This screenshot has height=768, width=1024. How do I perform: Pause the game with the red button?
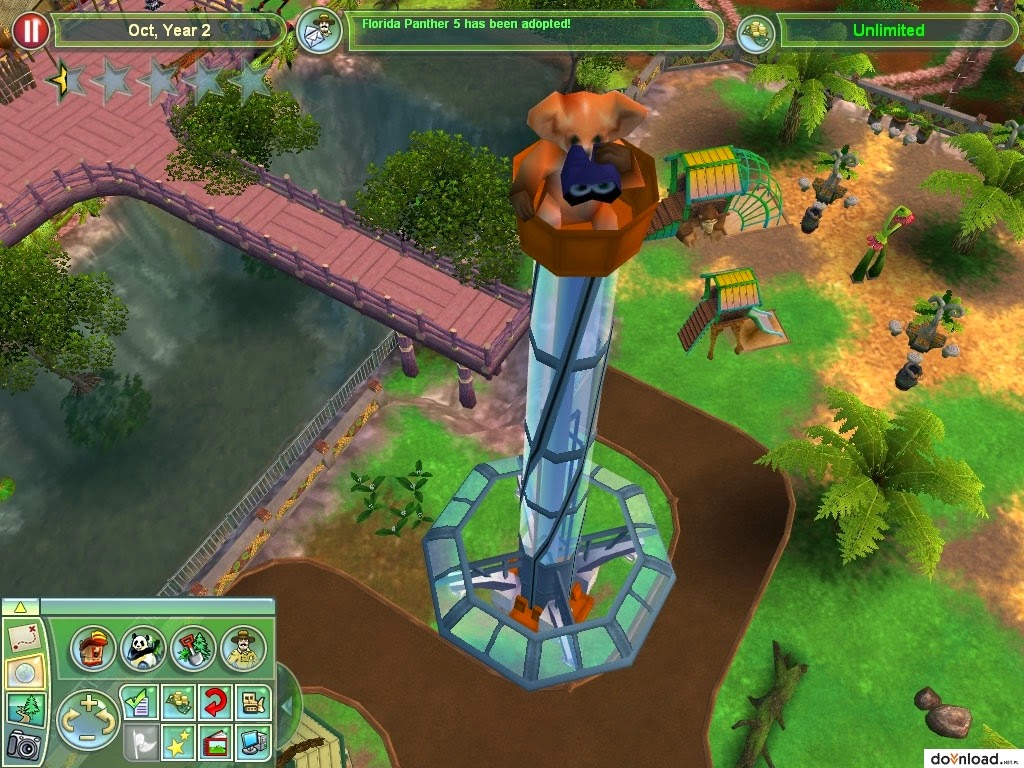(31, 30)
